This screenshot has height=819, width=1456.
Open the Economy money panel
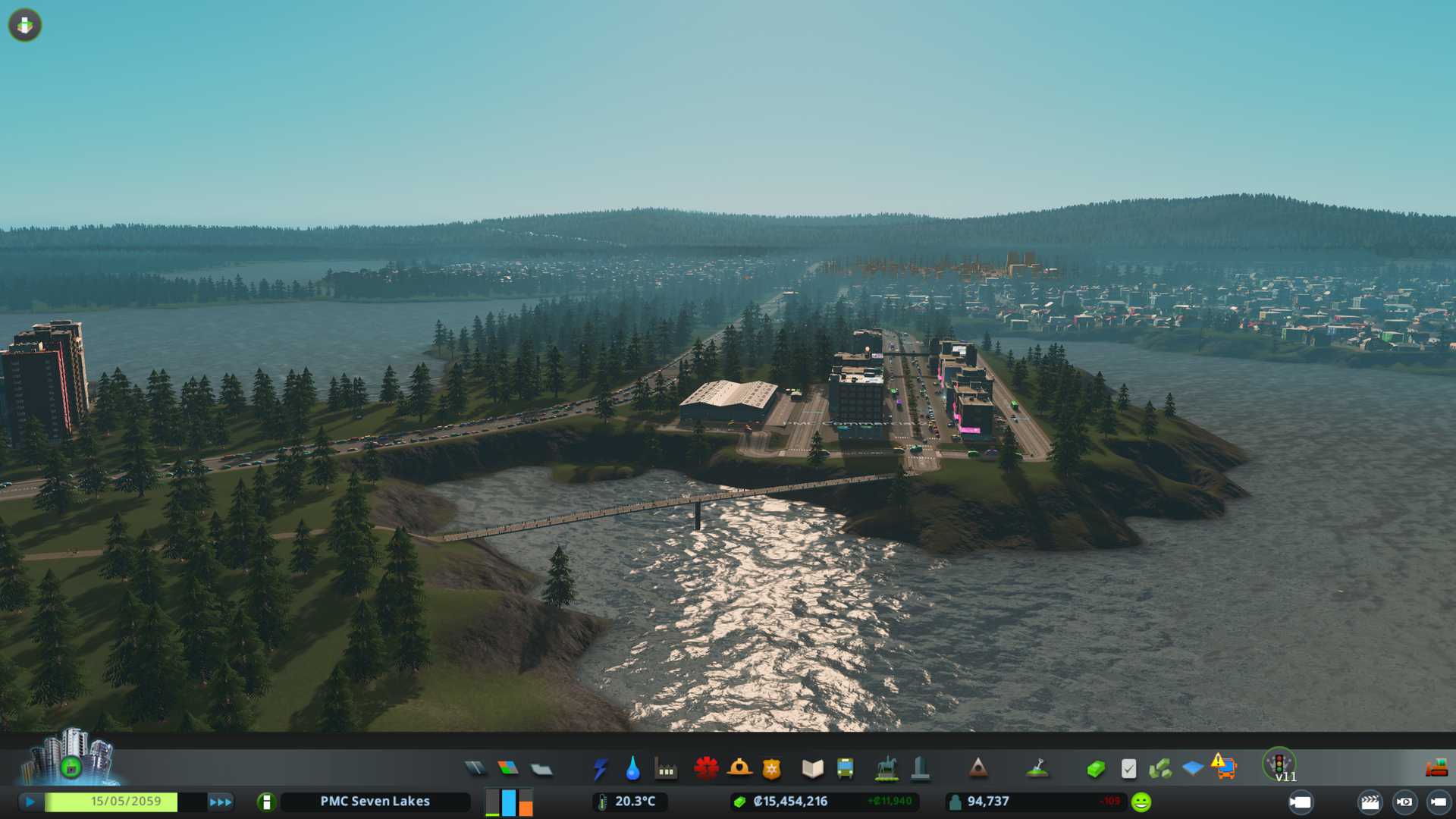point(1096,769)
